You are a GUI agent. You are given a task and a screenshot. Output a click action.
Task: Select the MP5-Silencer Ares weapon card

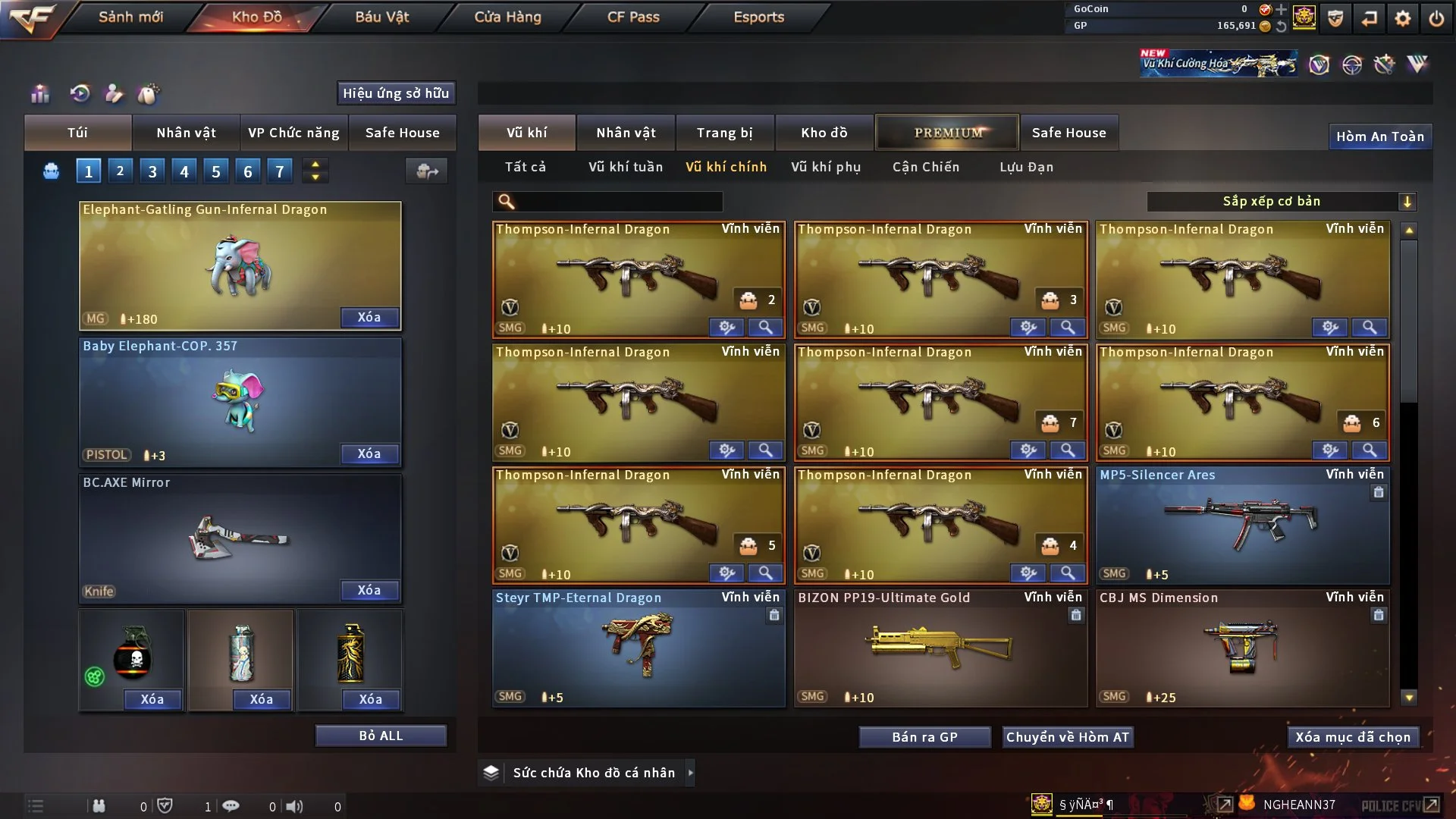pyautogui.click(x=1241, y=525)
